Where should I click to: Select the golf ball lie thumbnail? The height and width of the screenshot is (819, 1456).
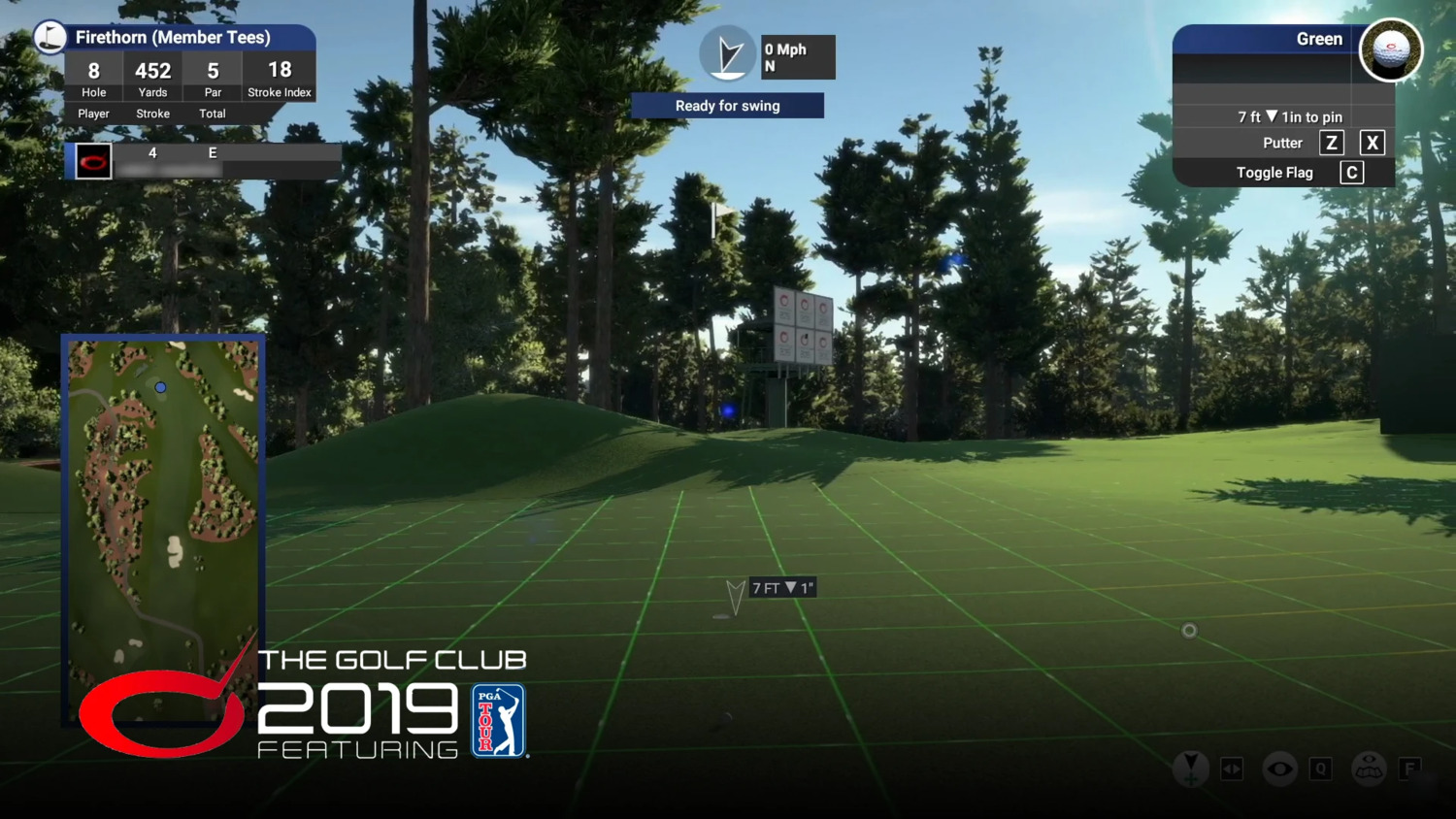[x=1390, y=50]
